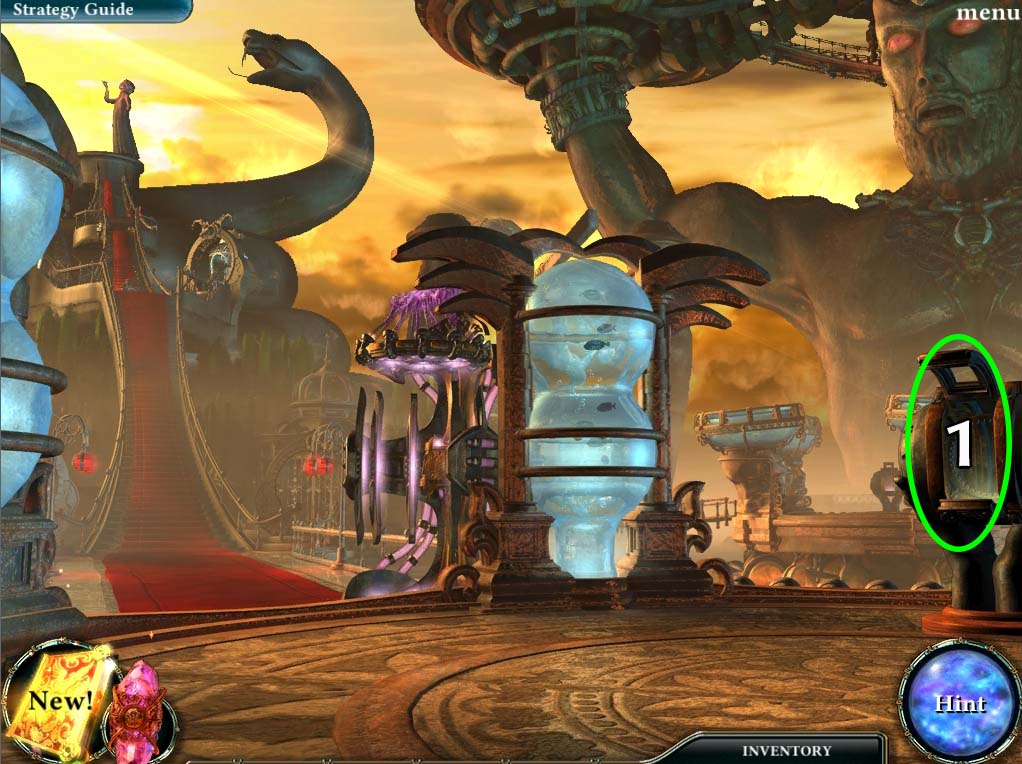
Task: Use the blue Hint orb
Action: coord(959,703)
